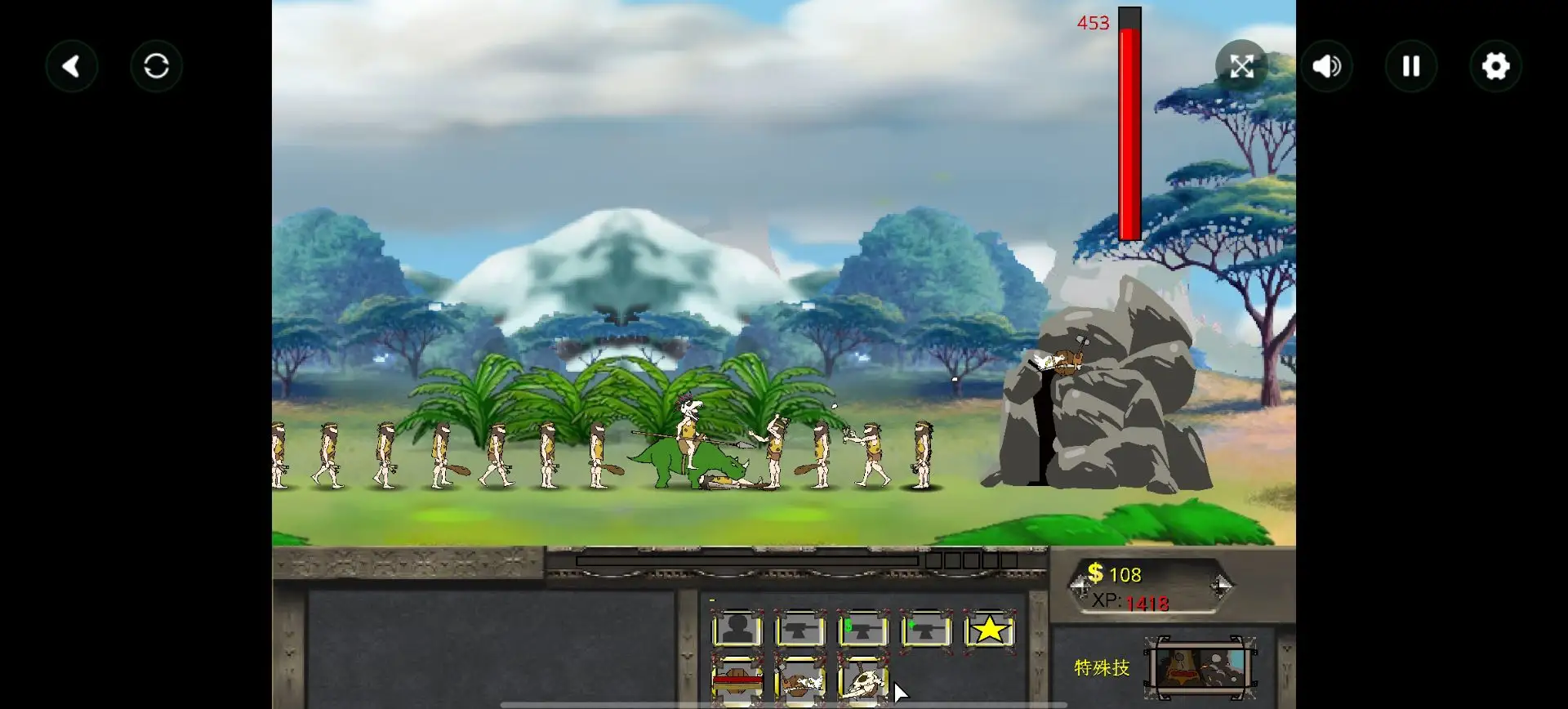The image size is (1568, 709).
Task: Open the train units menu
Action: [x=737, y=630]
